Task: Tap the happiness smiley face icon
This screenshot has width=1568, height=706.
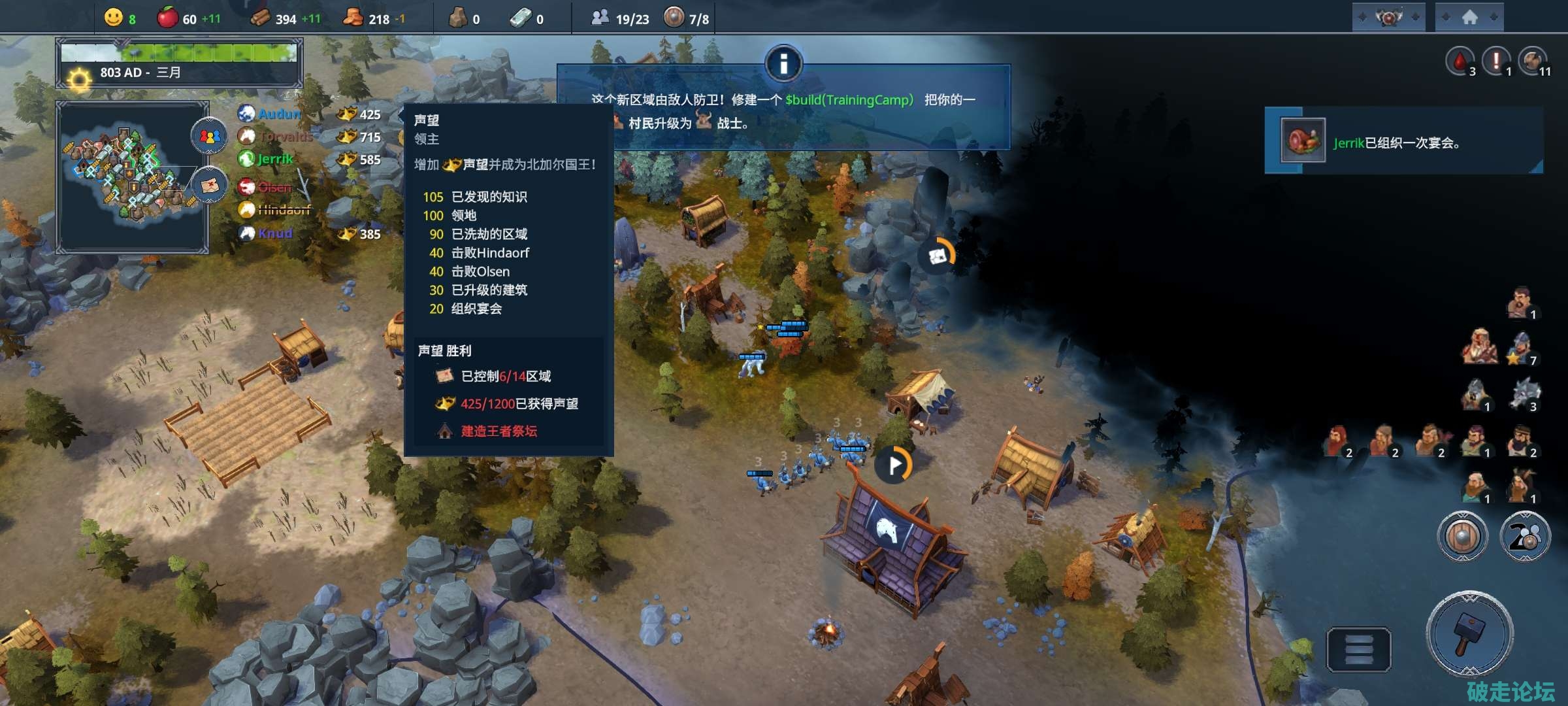Action: [x=114, y=18]
